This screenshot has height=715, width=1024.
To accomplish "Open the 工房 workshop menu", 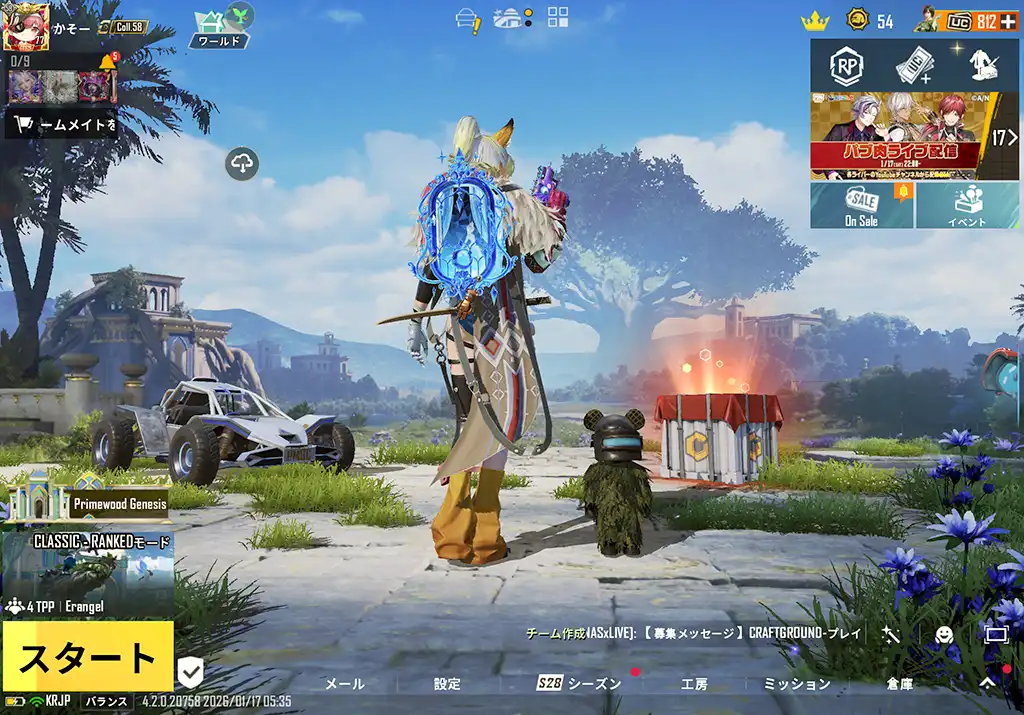I will [694, 684].
